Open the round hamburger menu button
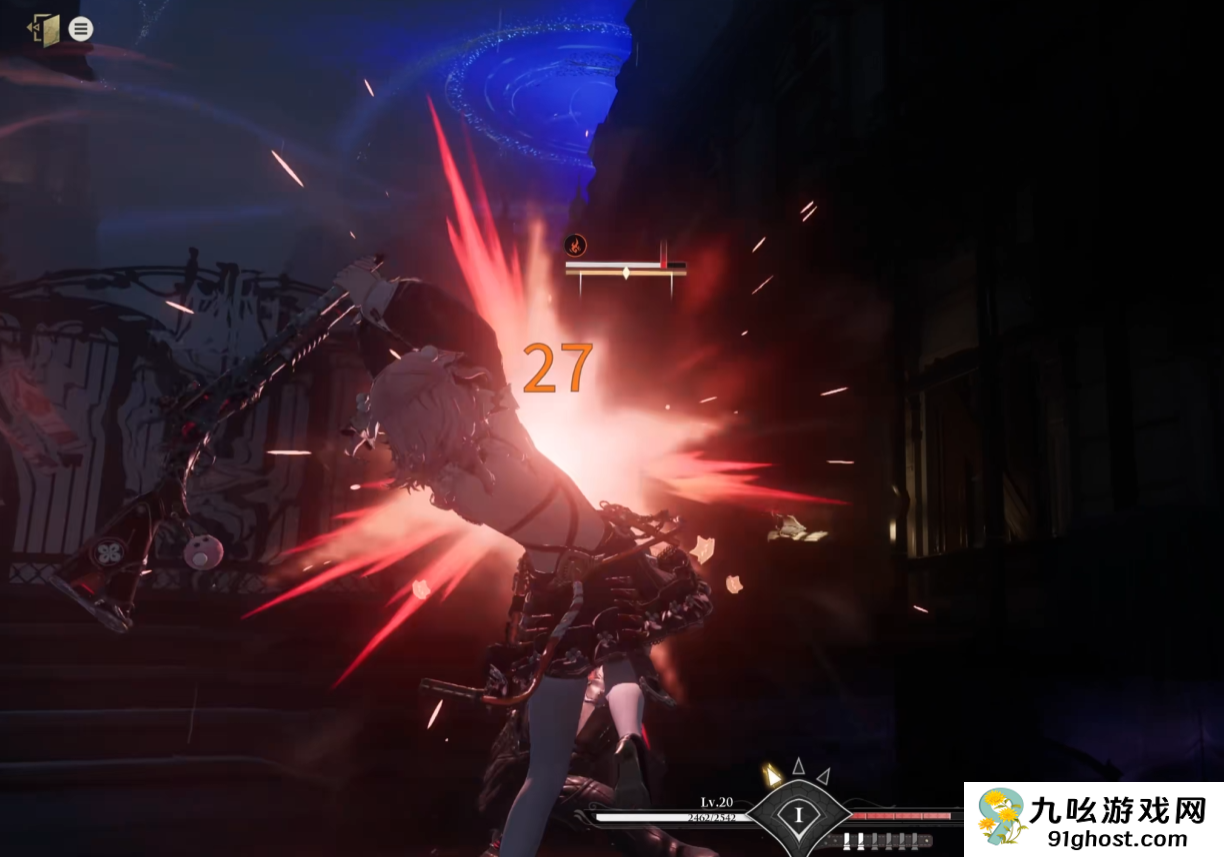 point(81,29)
